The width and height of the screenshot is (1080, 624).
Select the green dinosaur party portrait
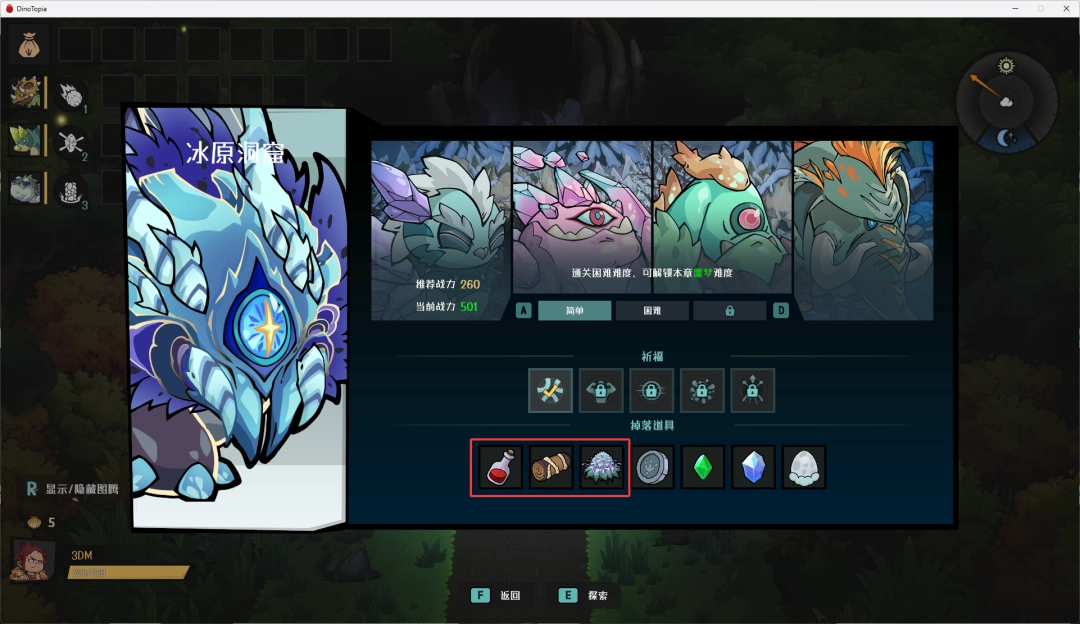tap(25, 140)
